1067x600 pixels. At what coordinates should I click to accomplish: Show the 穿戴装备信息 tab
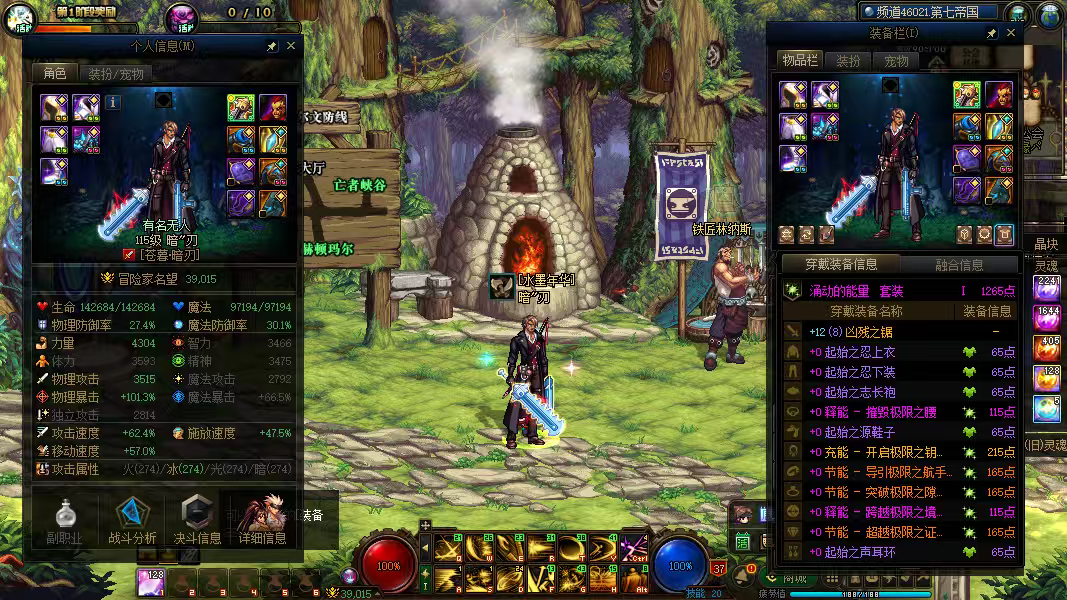(x=842, y=265)
